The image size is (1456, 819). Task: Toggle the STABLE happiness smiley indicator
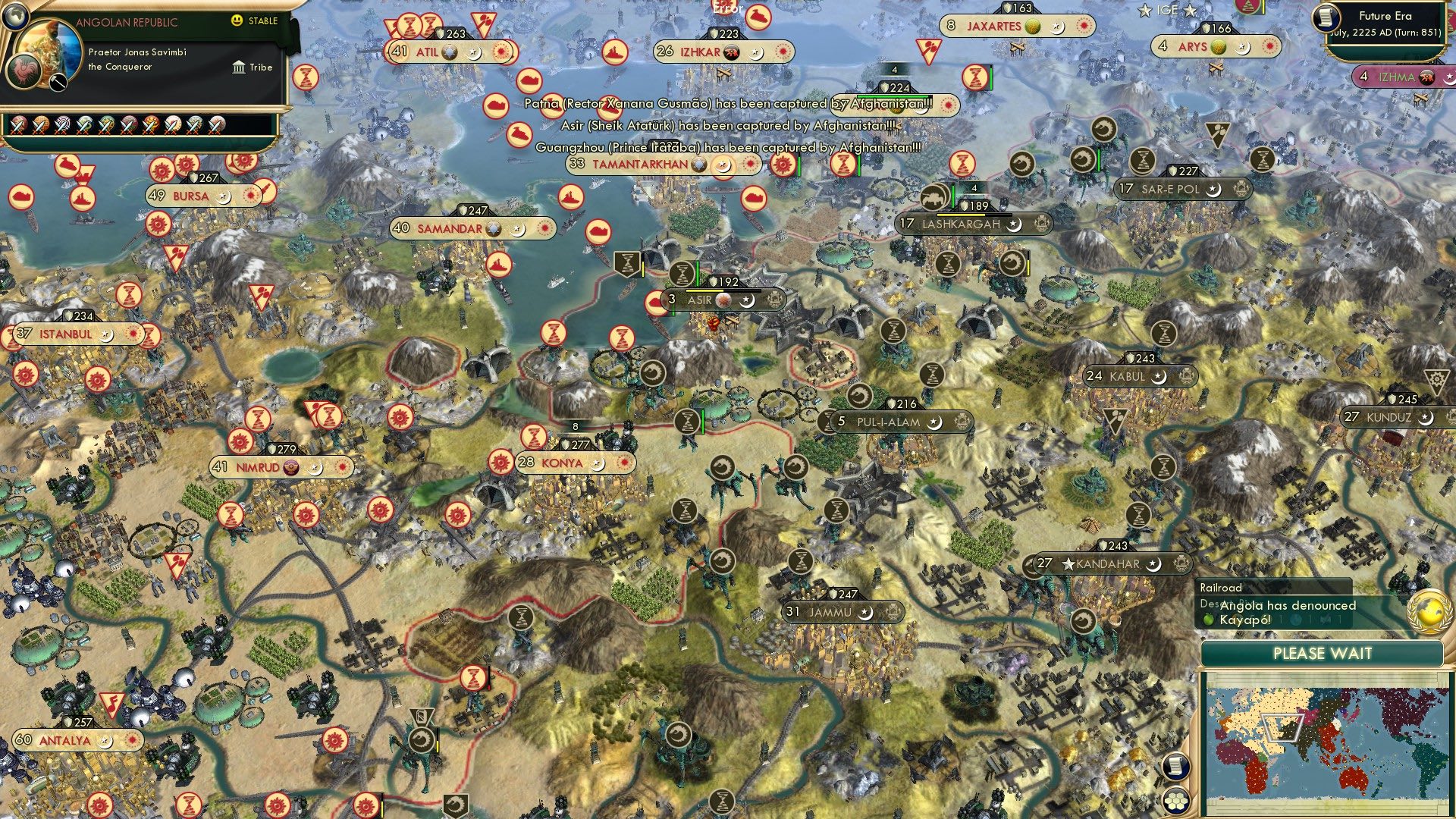point(236,20)
